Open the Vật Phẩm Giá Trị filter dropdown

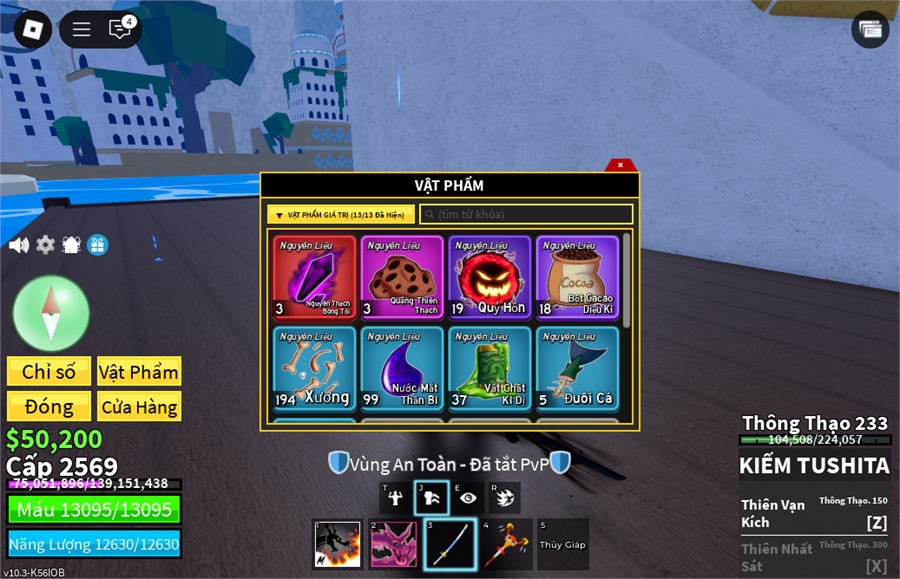pos(341,214)
